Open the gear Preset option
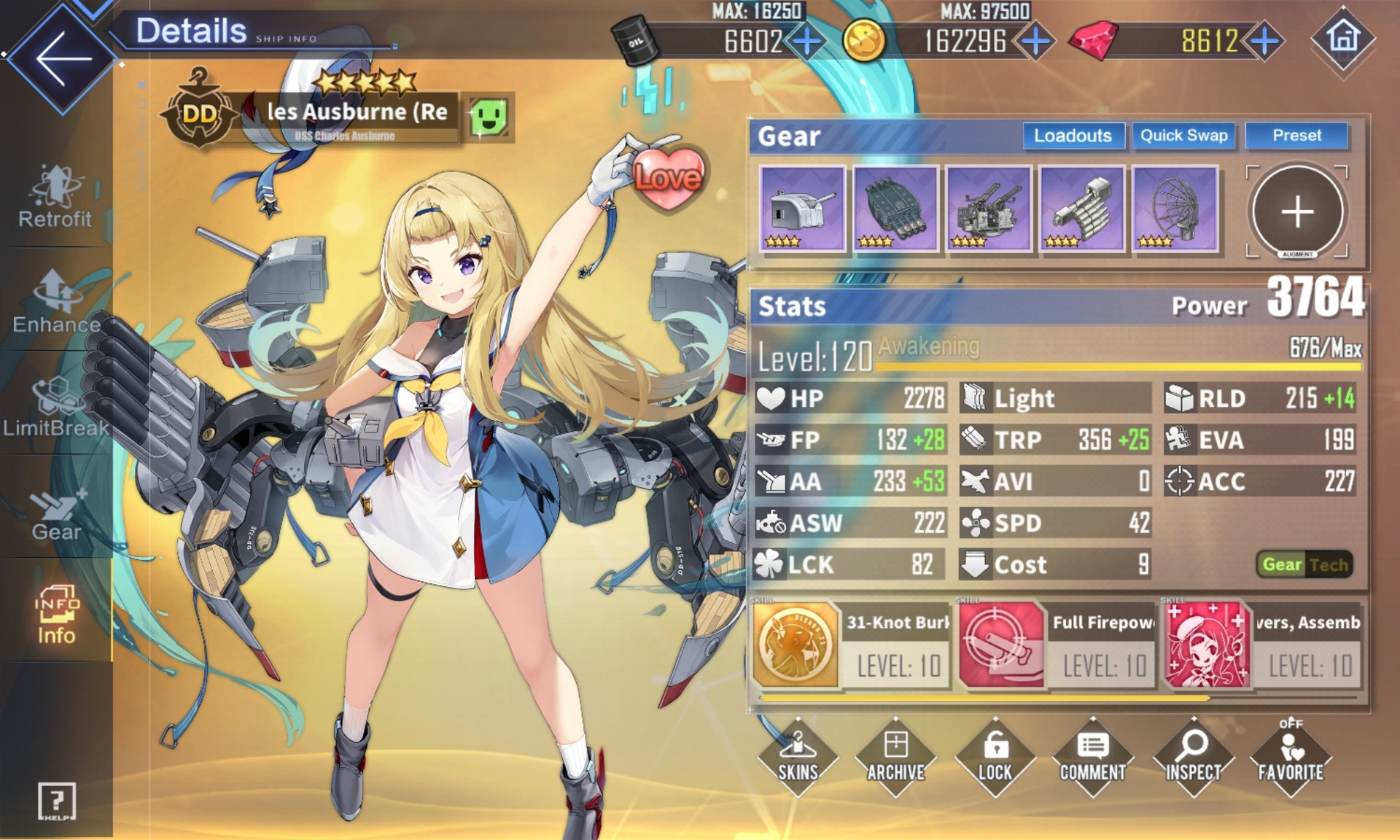This screenshot has height=840, width=1400. pyautogui.click(x=1296, y=136)
